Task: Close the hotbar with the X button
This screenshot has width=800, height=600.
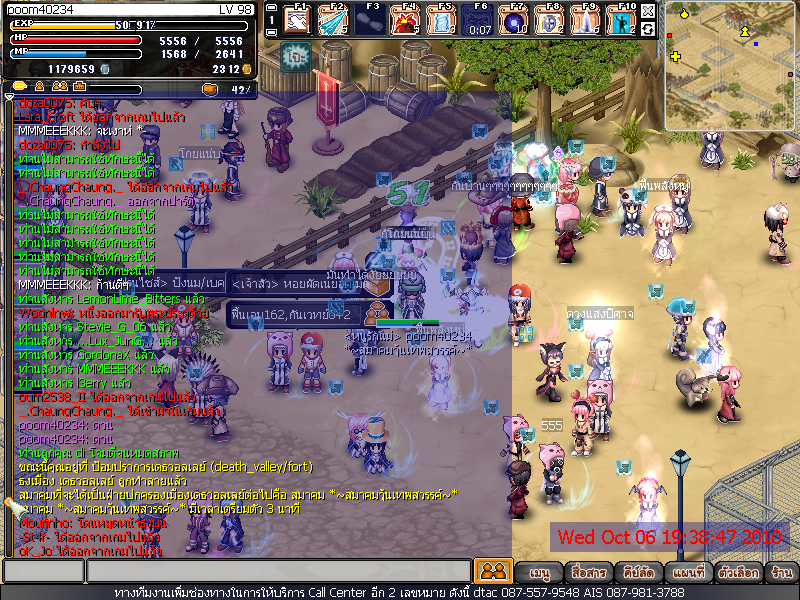Action: [x=648, y=11]
